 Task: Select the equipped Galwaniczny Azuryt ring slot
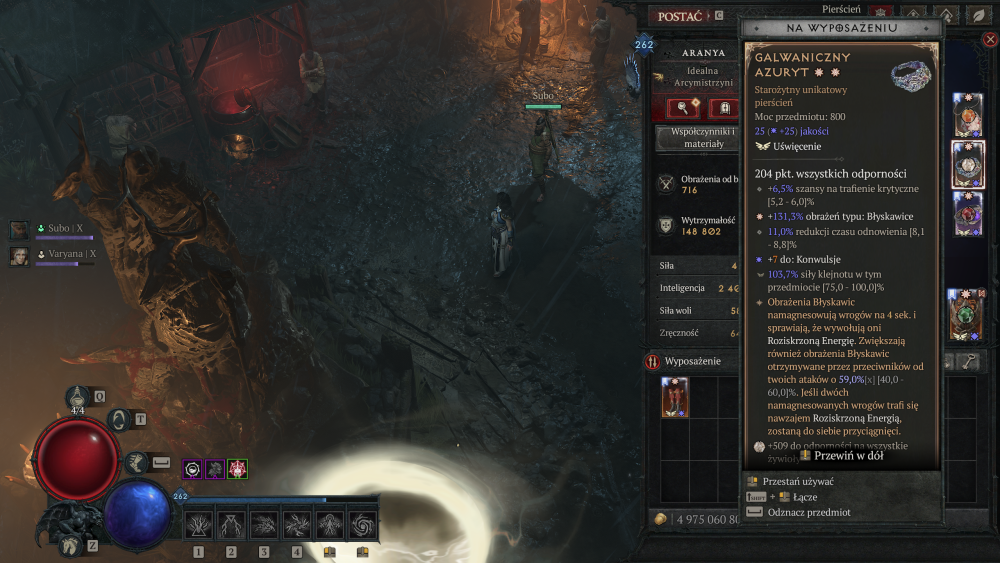click(968, 164)
